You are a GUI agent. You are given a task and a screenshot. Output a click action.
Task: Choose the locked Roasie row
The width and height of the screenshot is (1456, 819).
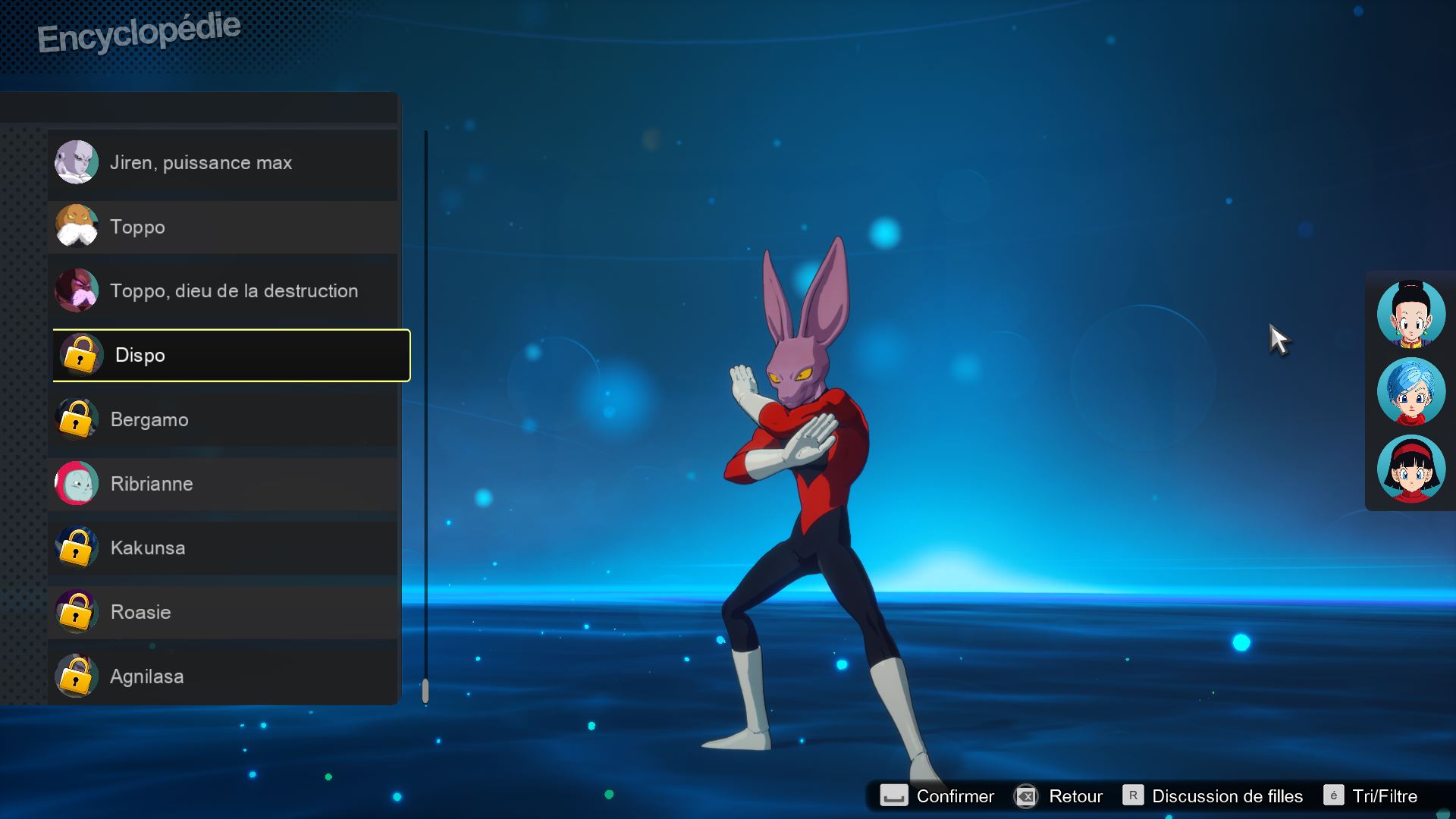pyautogui.click(x=224, y=612)
